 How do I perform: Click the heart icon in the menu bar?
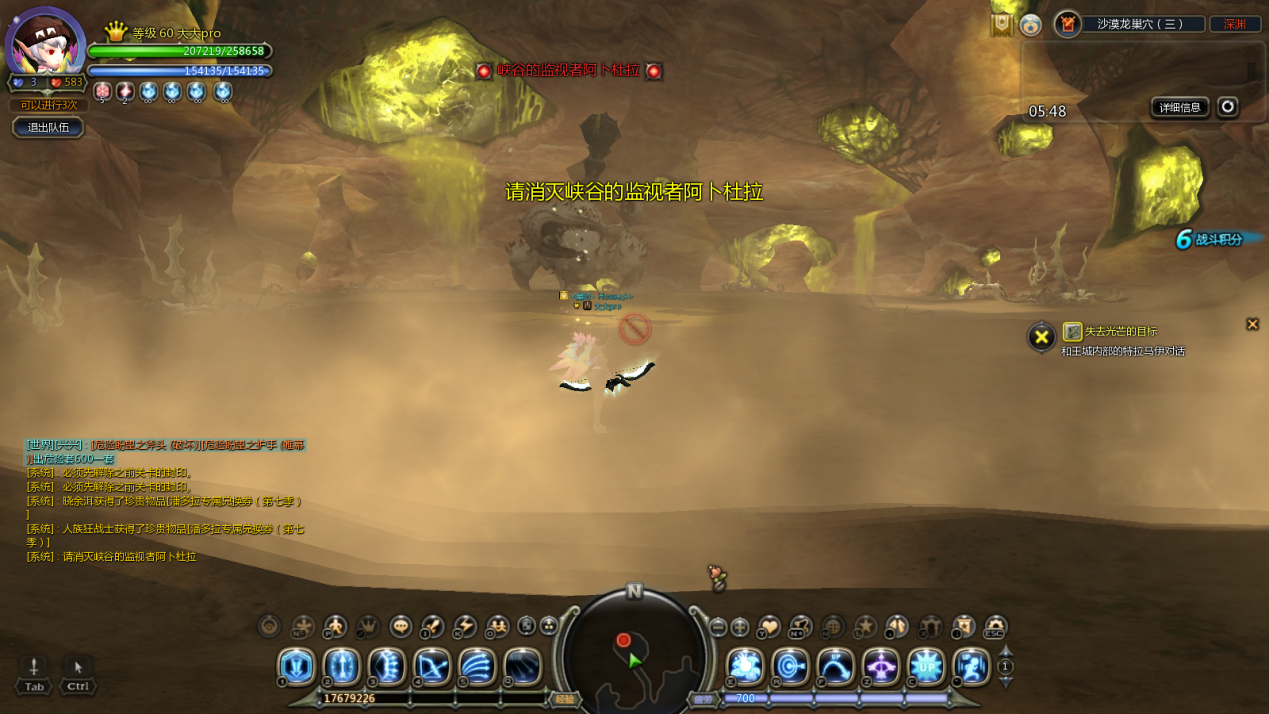click(768, 627)
